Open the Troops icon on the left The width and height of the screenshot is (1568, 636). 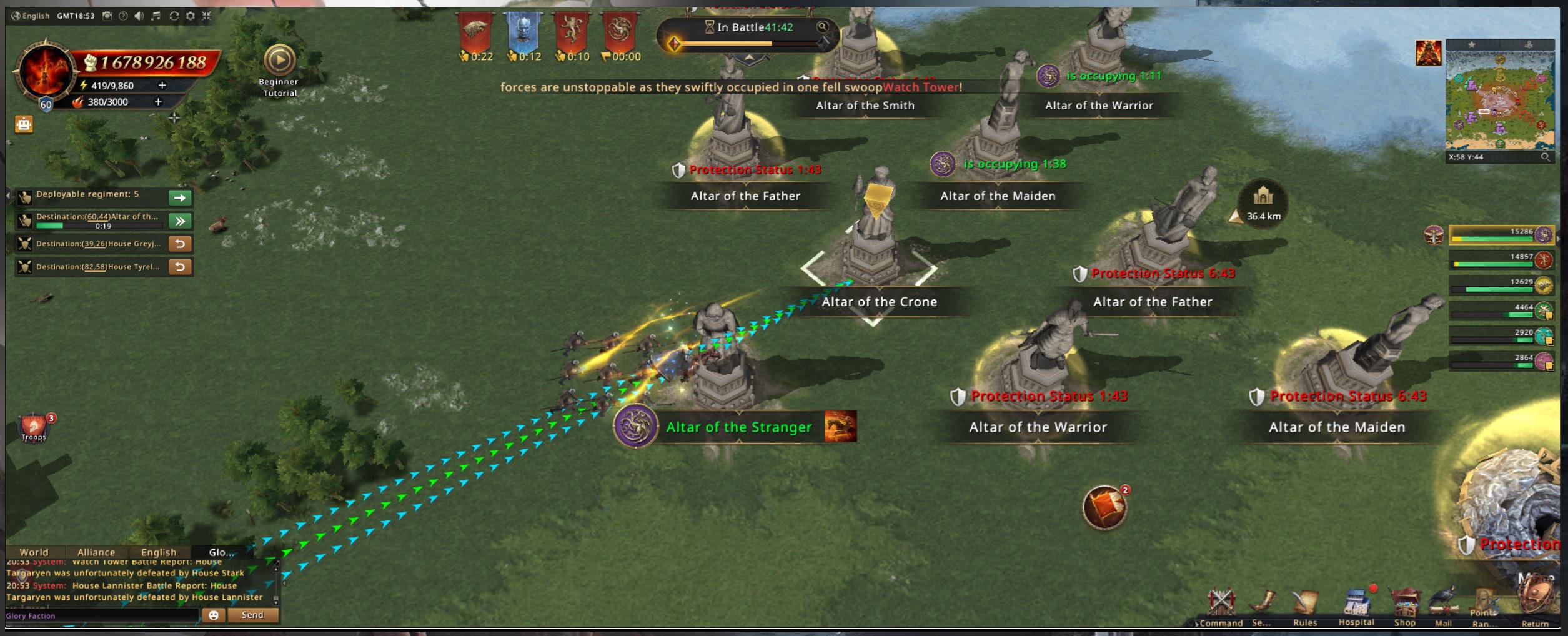click(x=34, y=427)
